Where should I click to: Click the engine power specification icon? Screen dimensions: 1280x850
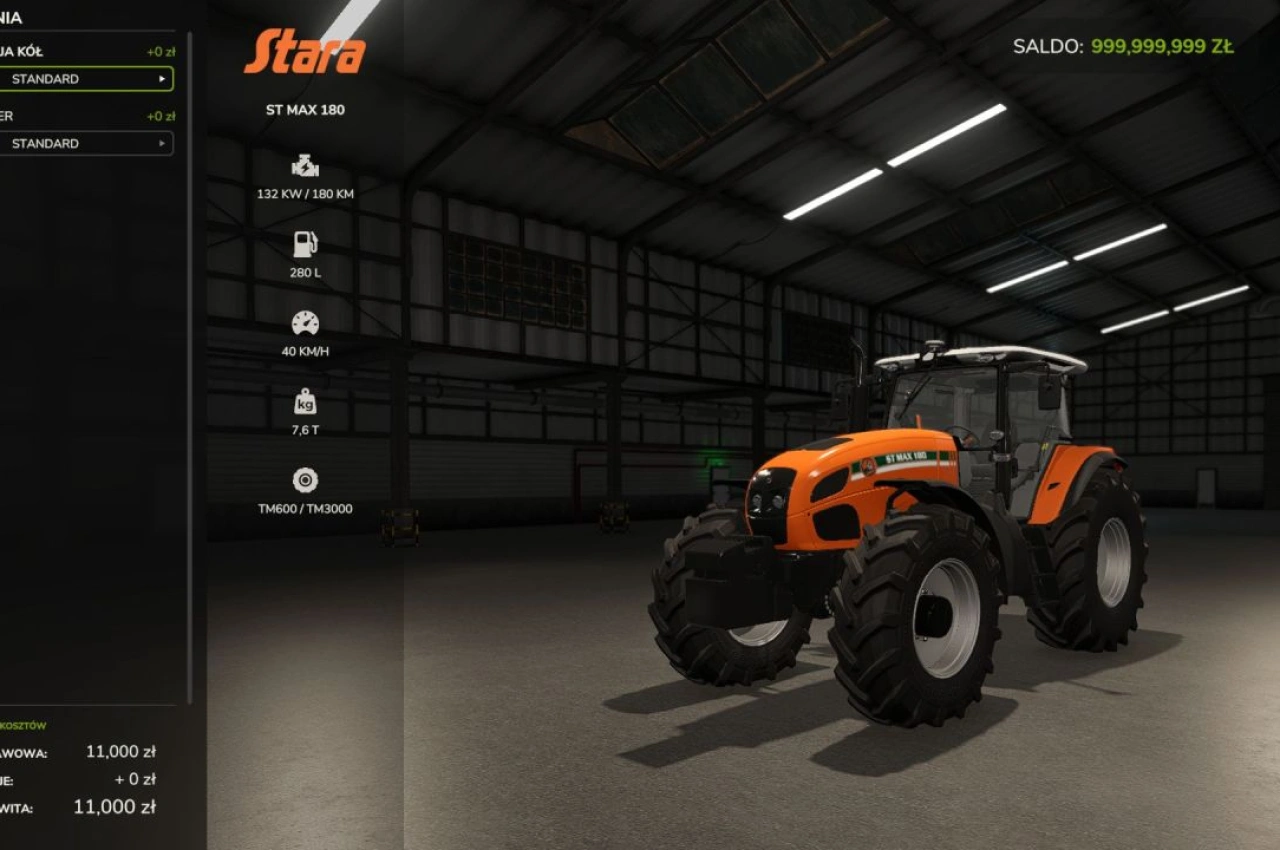[x=303, y=165]
